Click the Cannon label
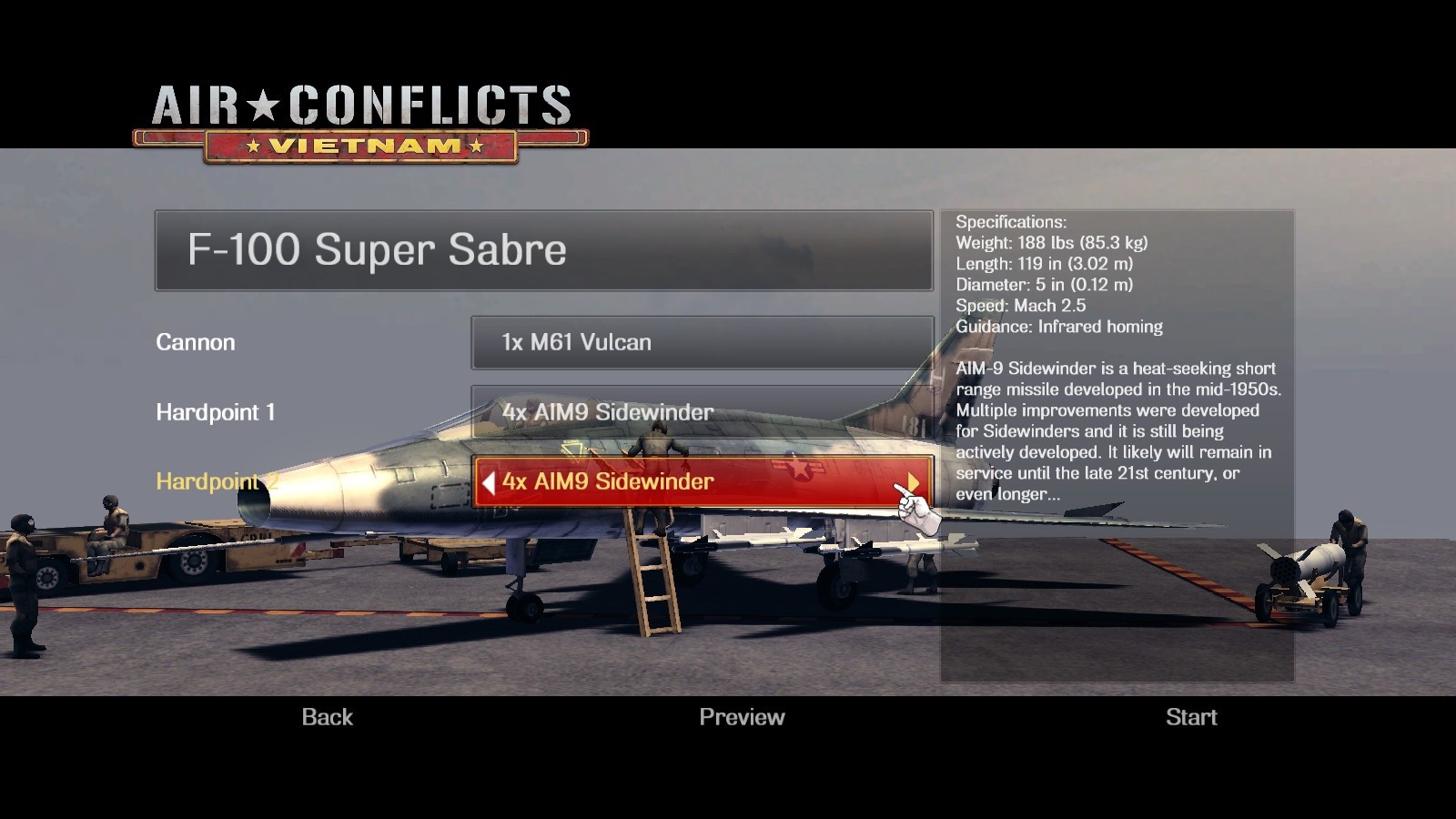This screenshot has width=1456, height=819. [x=196, y=343]
